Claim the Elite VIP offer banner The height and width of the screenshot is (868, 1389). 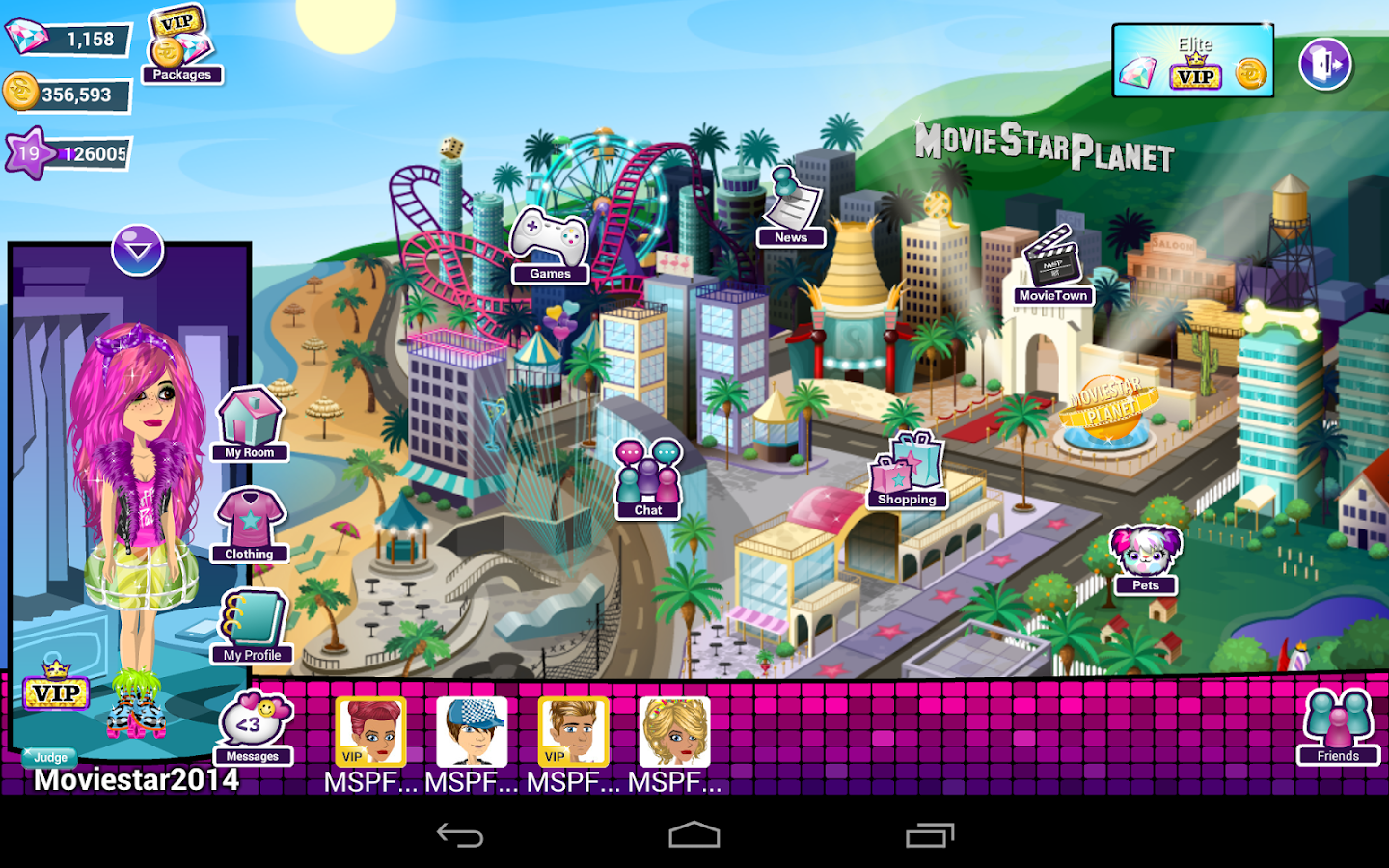coord(1193,61)
